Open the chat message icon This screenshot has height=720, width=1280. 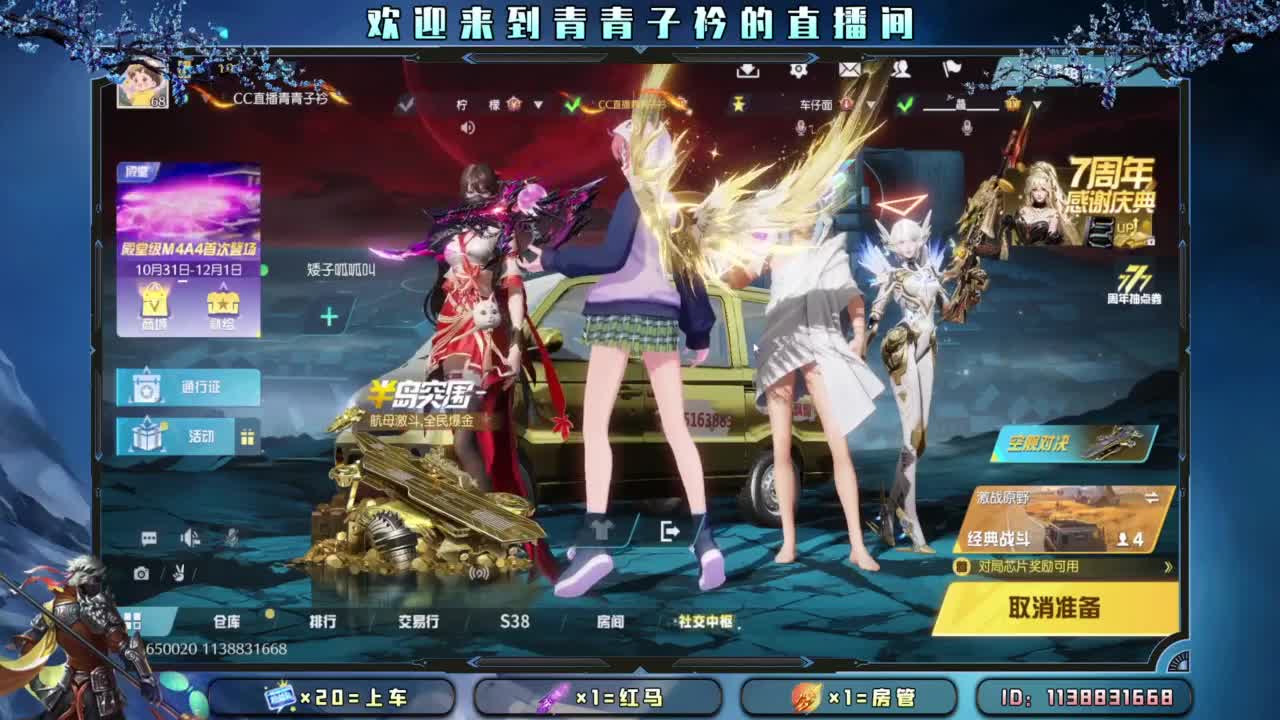(148, 537)
